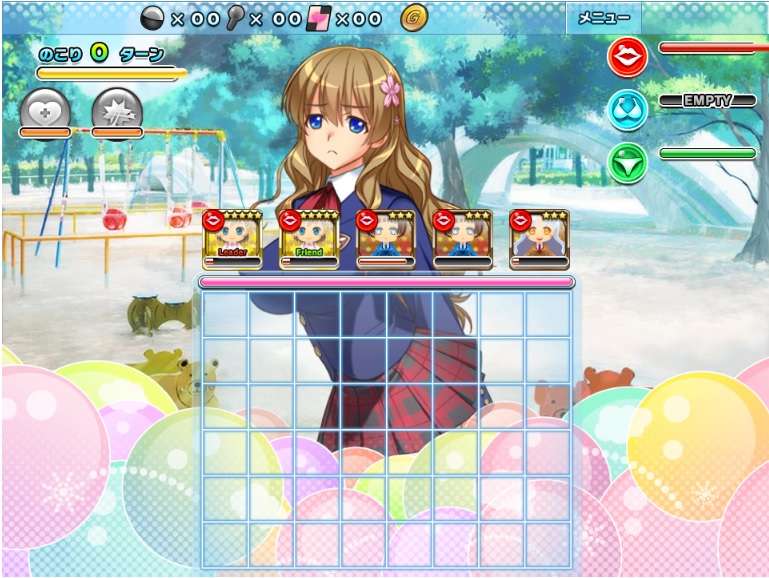Select the Leader character card

pyautogui.click(x=232, y=240)
